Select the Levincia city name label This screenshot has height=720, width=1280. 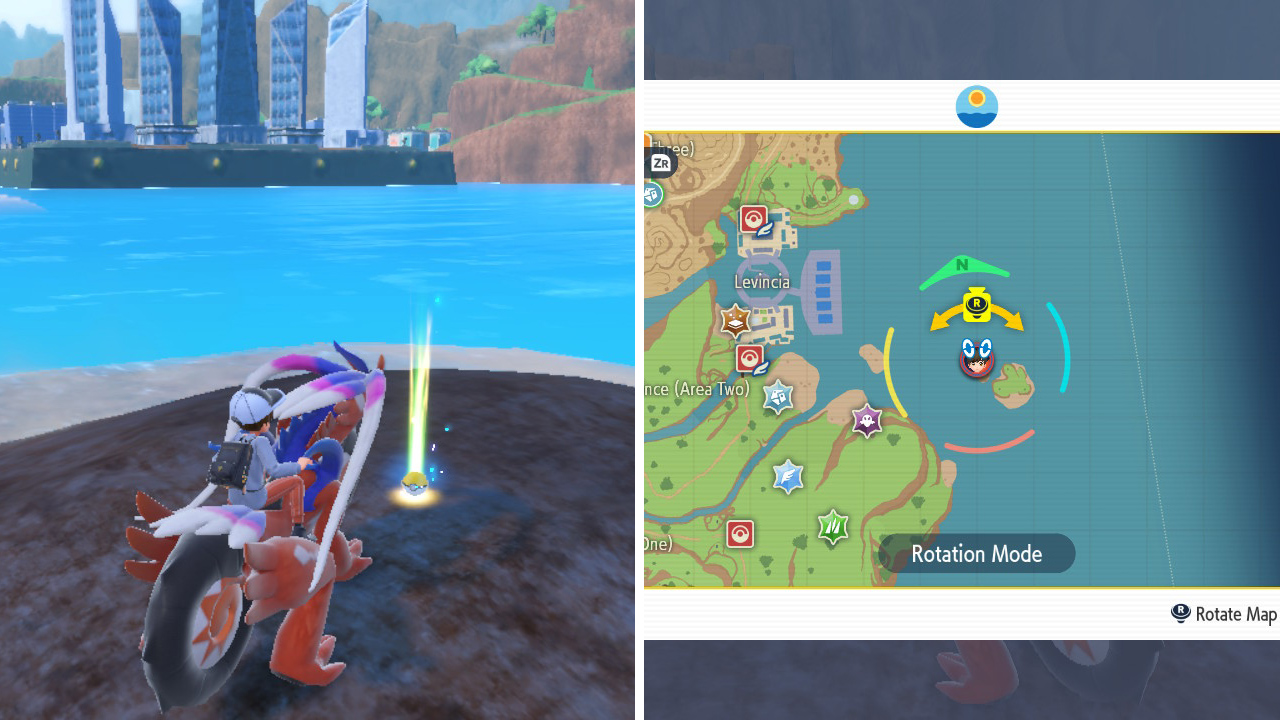tap(763, 282)
